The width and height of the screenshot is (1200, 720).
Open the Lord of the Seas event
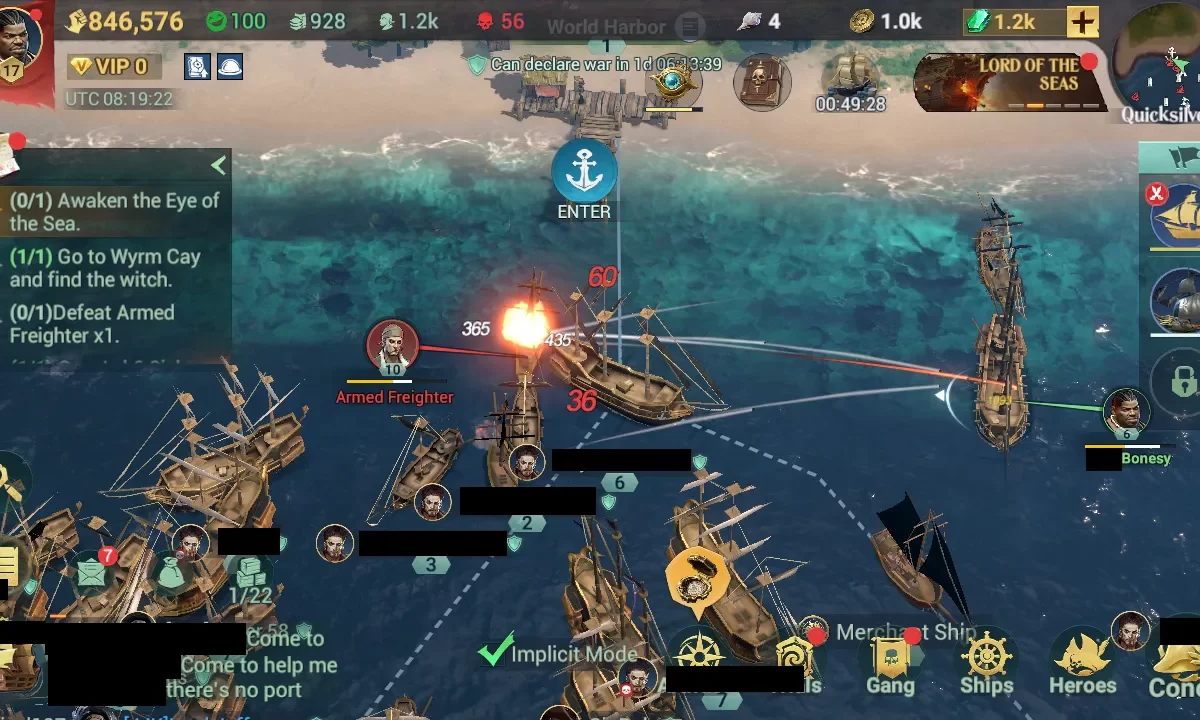click(1010, 82)
